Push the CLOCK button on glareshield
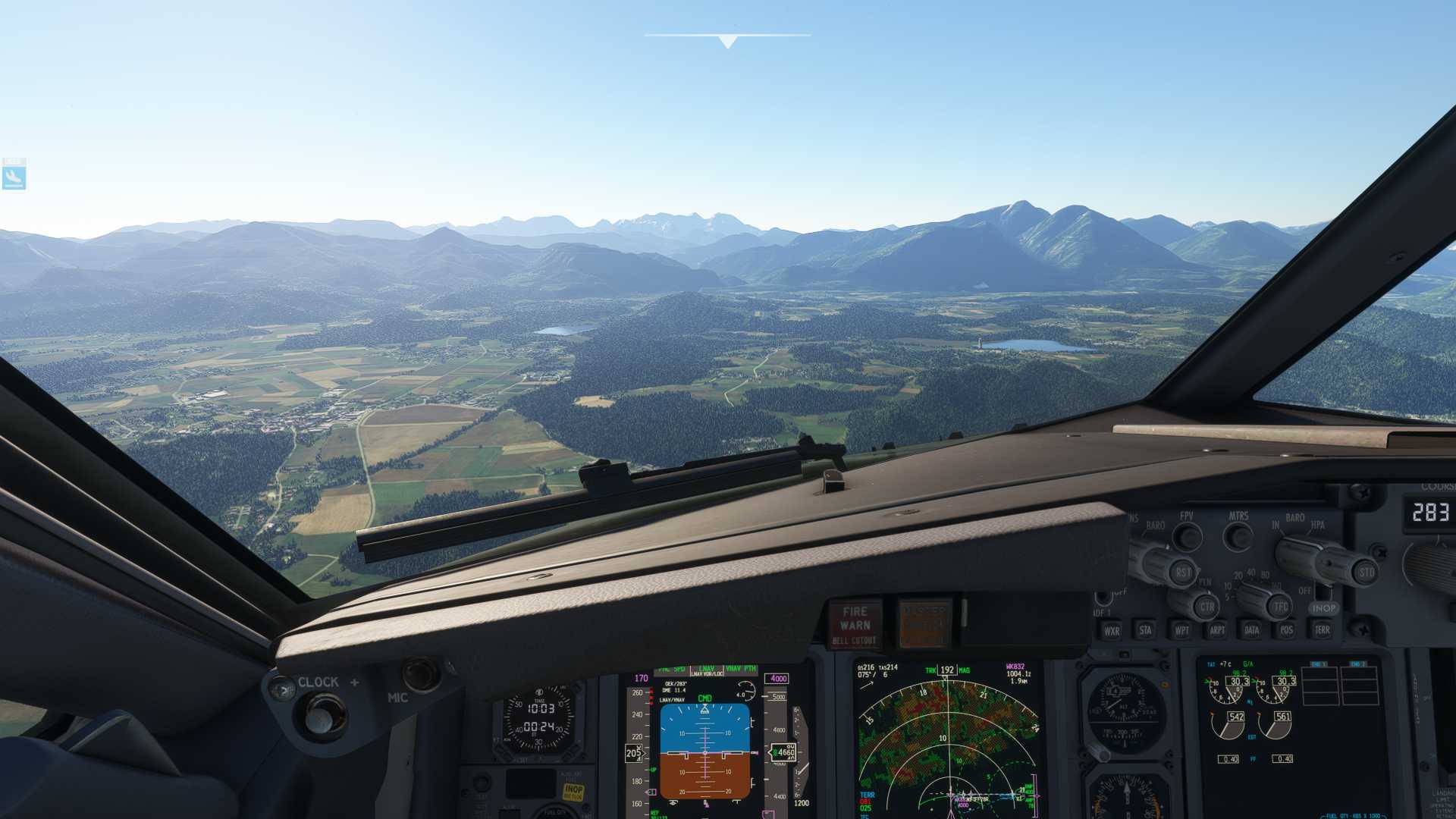Screen dimensions: 1456x819 point(282,689)
